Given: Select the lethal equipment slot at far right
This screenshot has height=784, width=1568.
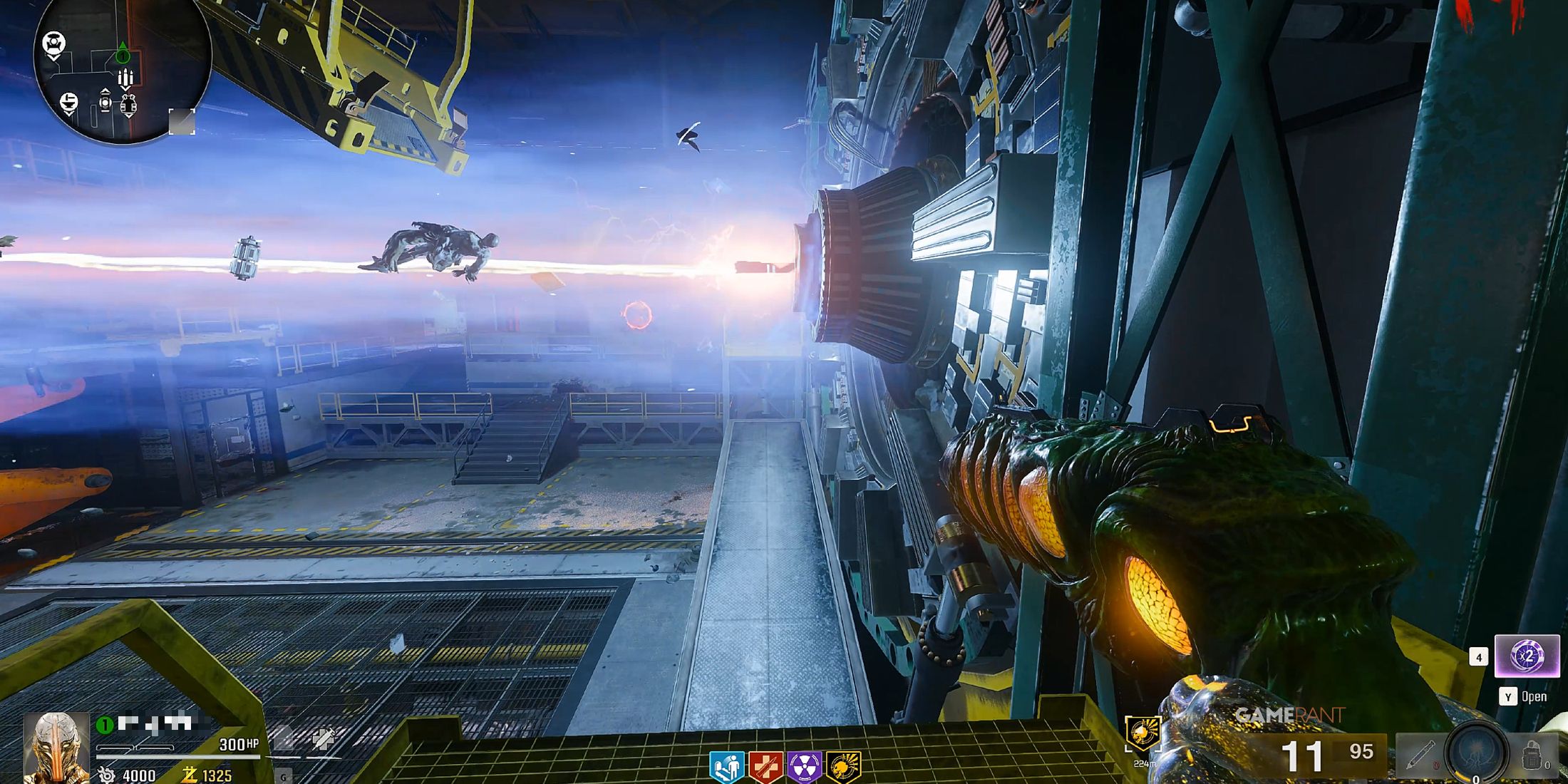Looking at the screenshot, I should click(x=1532, y=755).
